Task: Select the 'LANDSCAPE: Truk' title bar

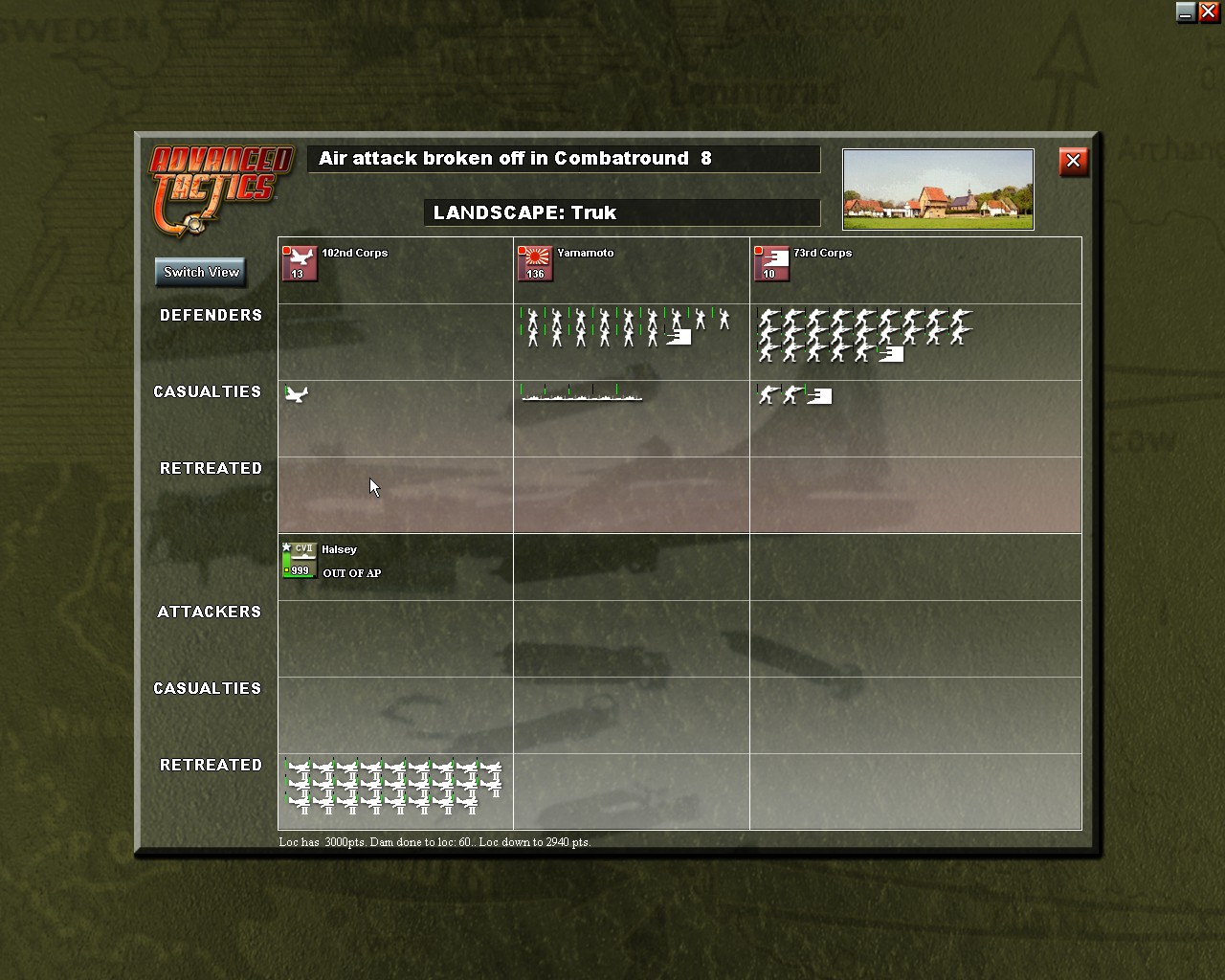Action: (x=622, y=212)
